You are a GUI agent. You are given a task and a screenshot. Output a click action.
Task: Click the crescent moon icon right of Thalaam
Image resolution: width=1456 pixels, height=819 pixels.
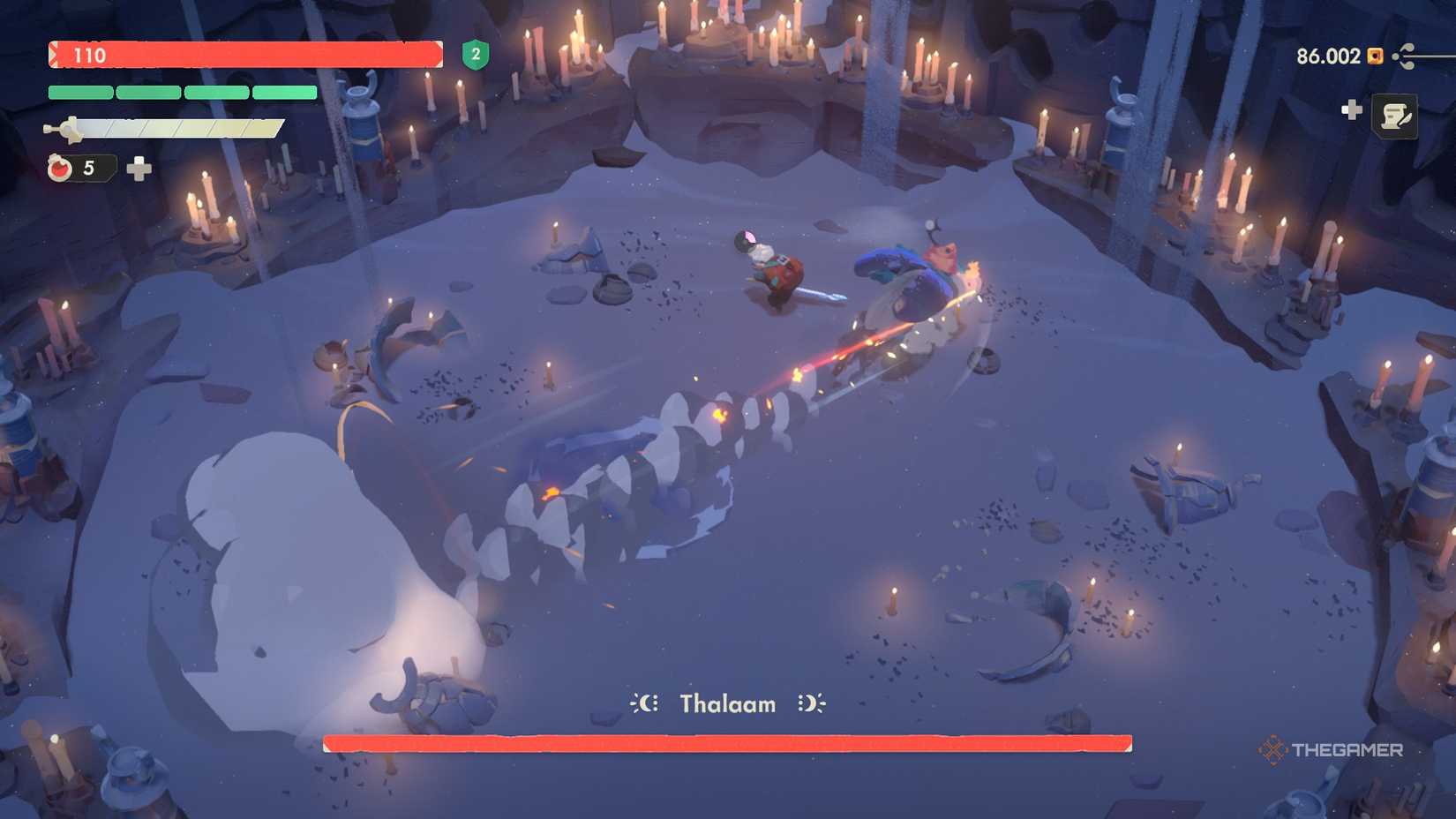(811, 703)
